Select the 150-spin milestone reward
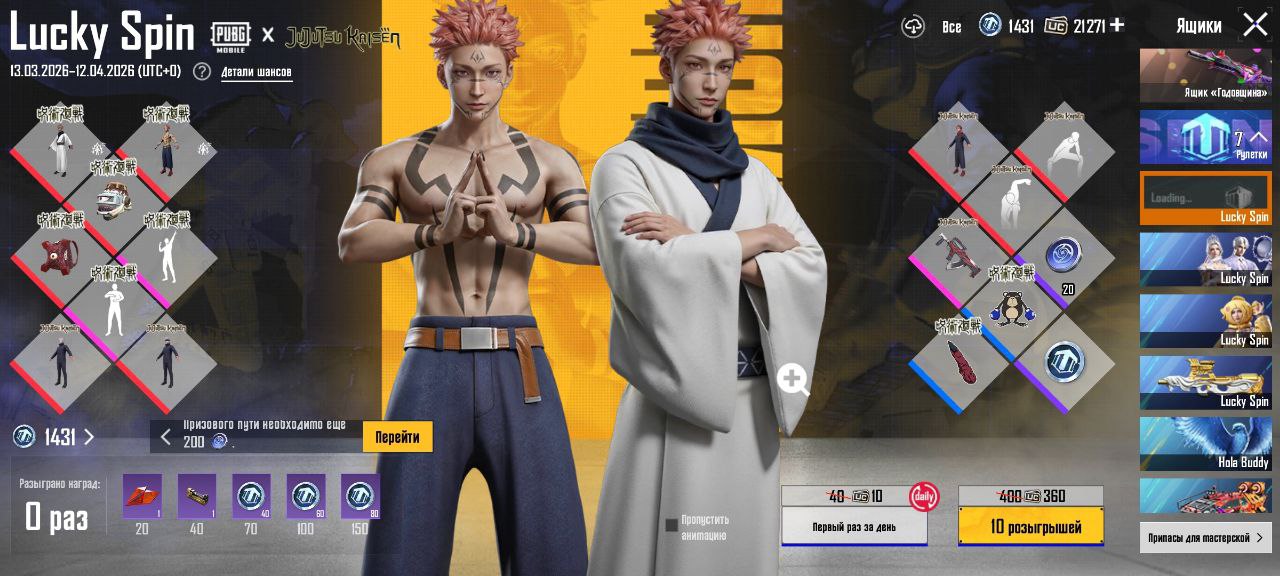1280x576 pixels. (x=360, y=497)
